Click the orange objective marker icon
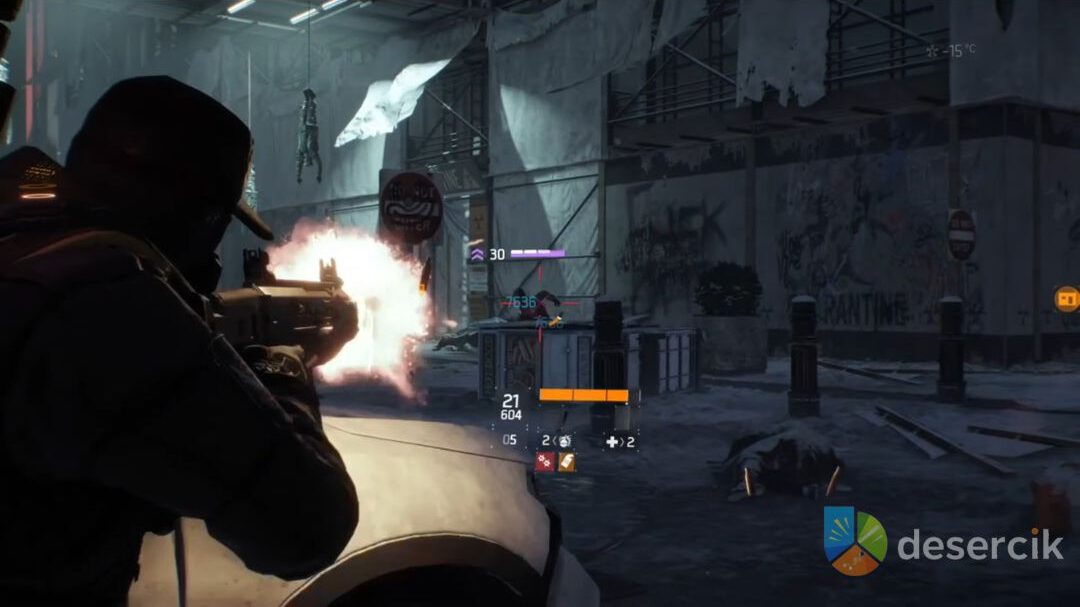 [1066, 298]
